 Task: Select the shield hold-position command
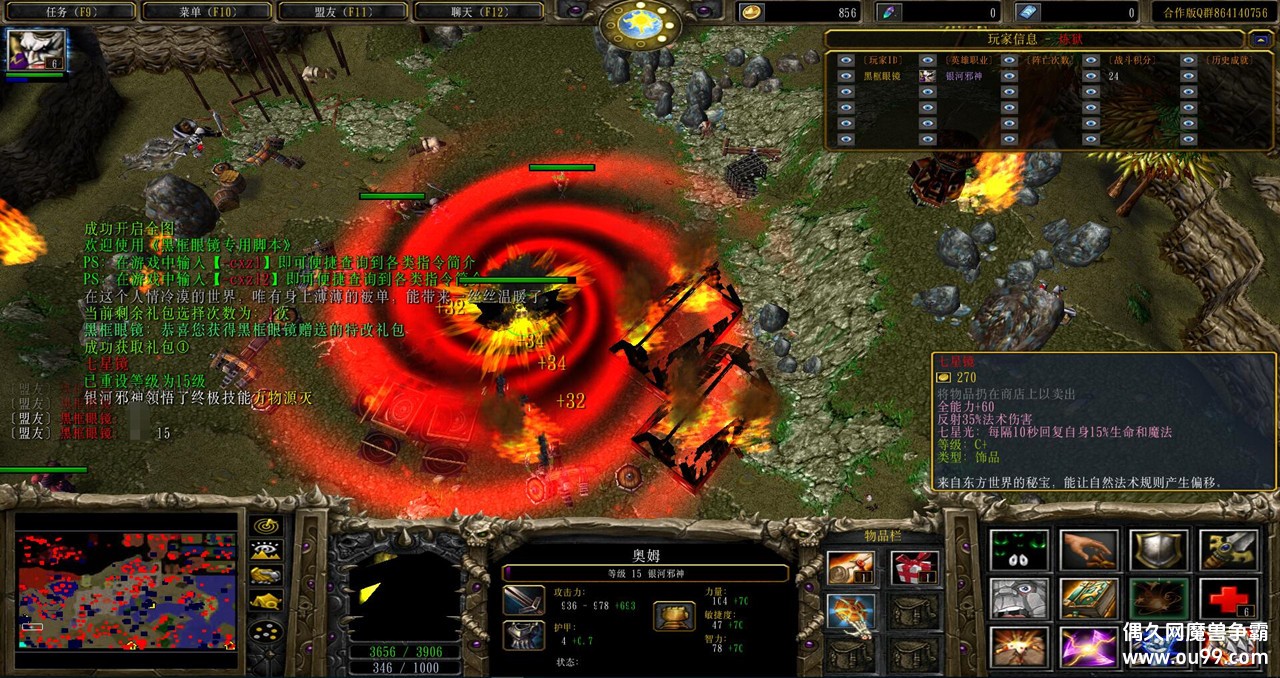click(x=1158, y=551)
